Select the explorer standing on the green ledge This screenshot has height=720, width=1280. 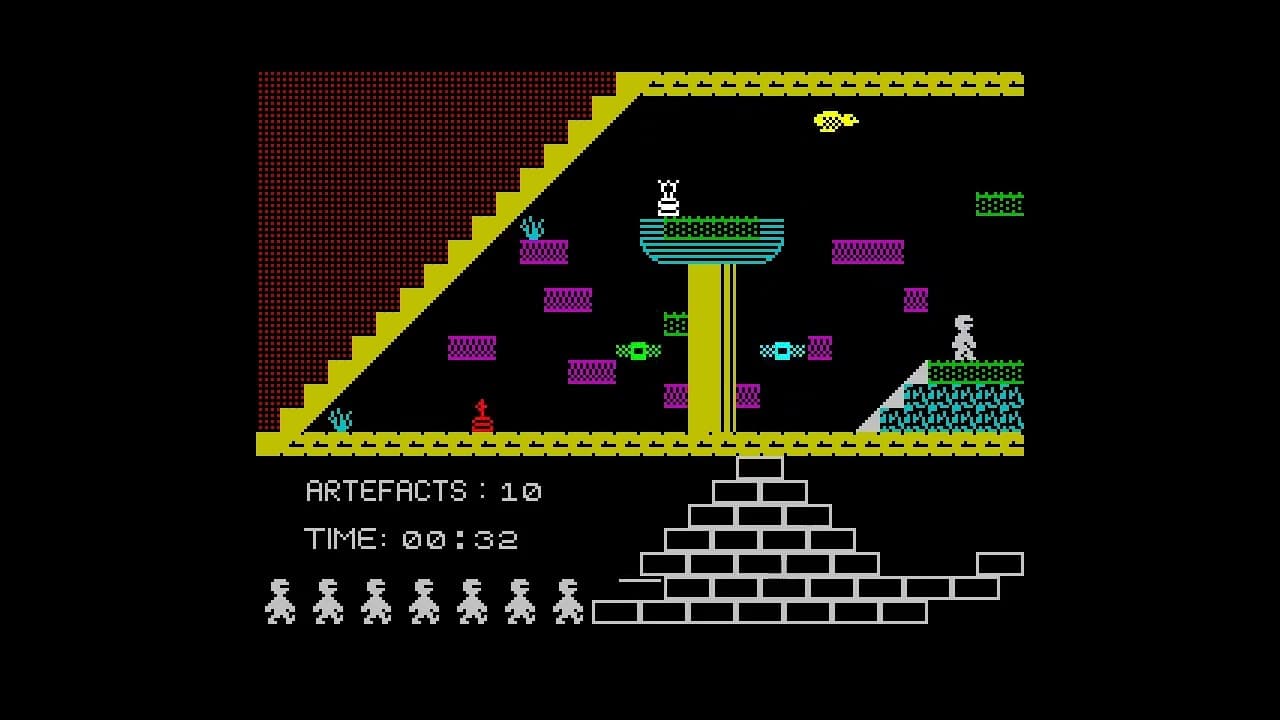962,335
